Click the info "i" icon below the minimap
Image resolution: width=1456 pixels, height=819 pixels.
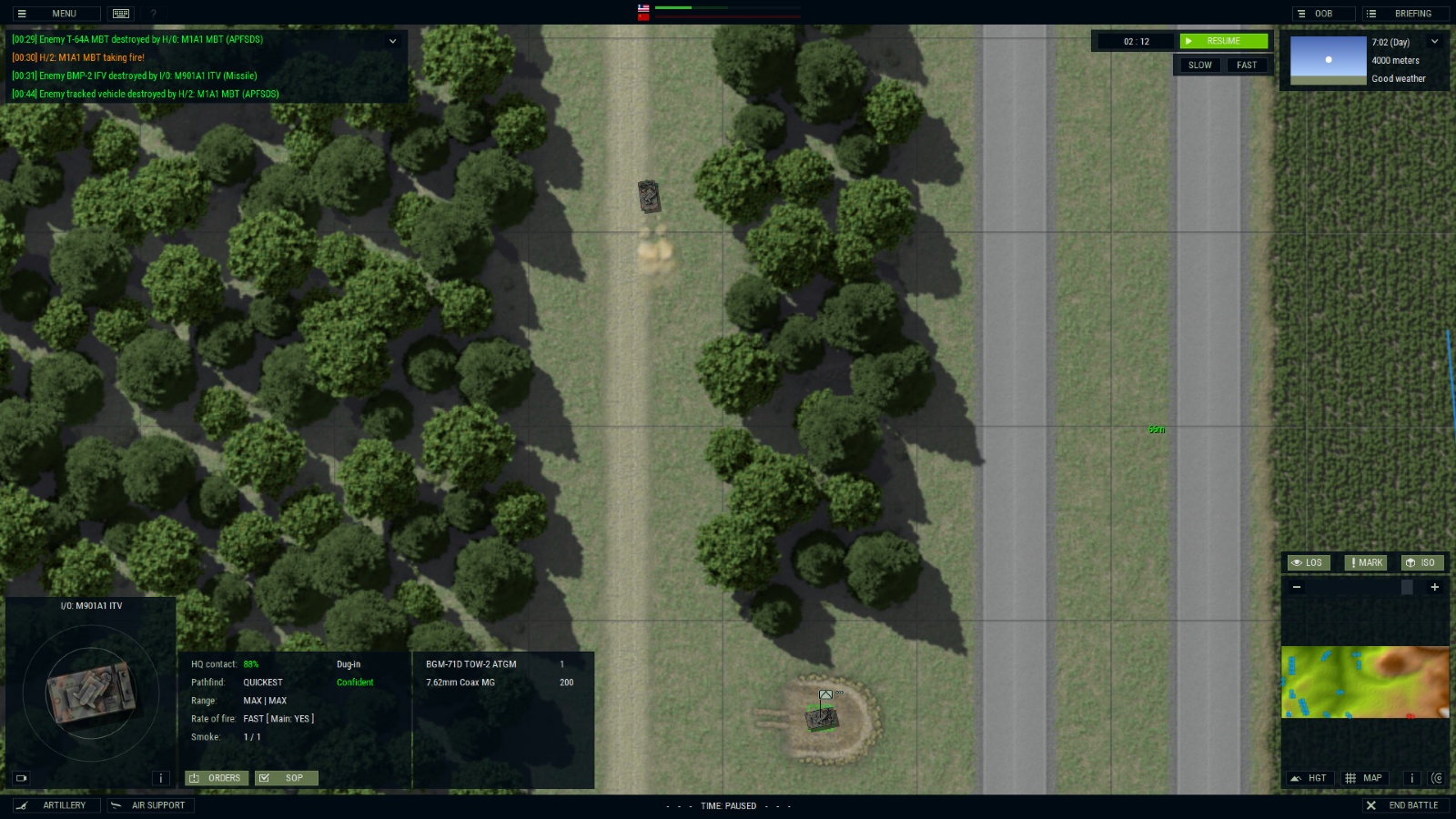click(x=1412, y=779)
